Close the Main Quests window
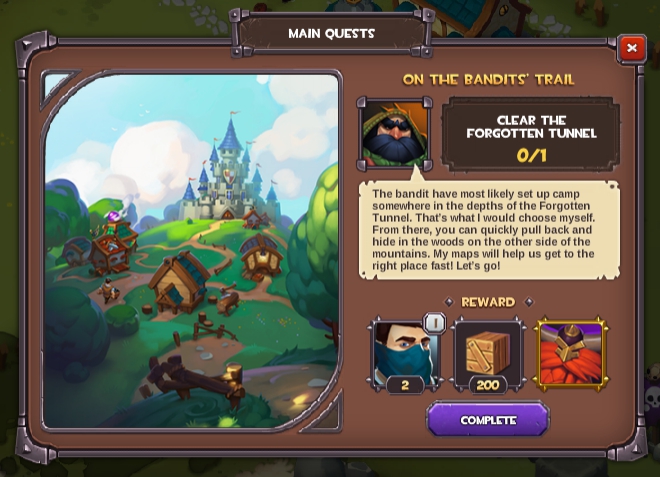Viewport: 660px width, 477px height. coord(631,48)
